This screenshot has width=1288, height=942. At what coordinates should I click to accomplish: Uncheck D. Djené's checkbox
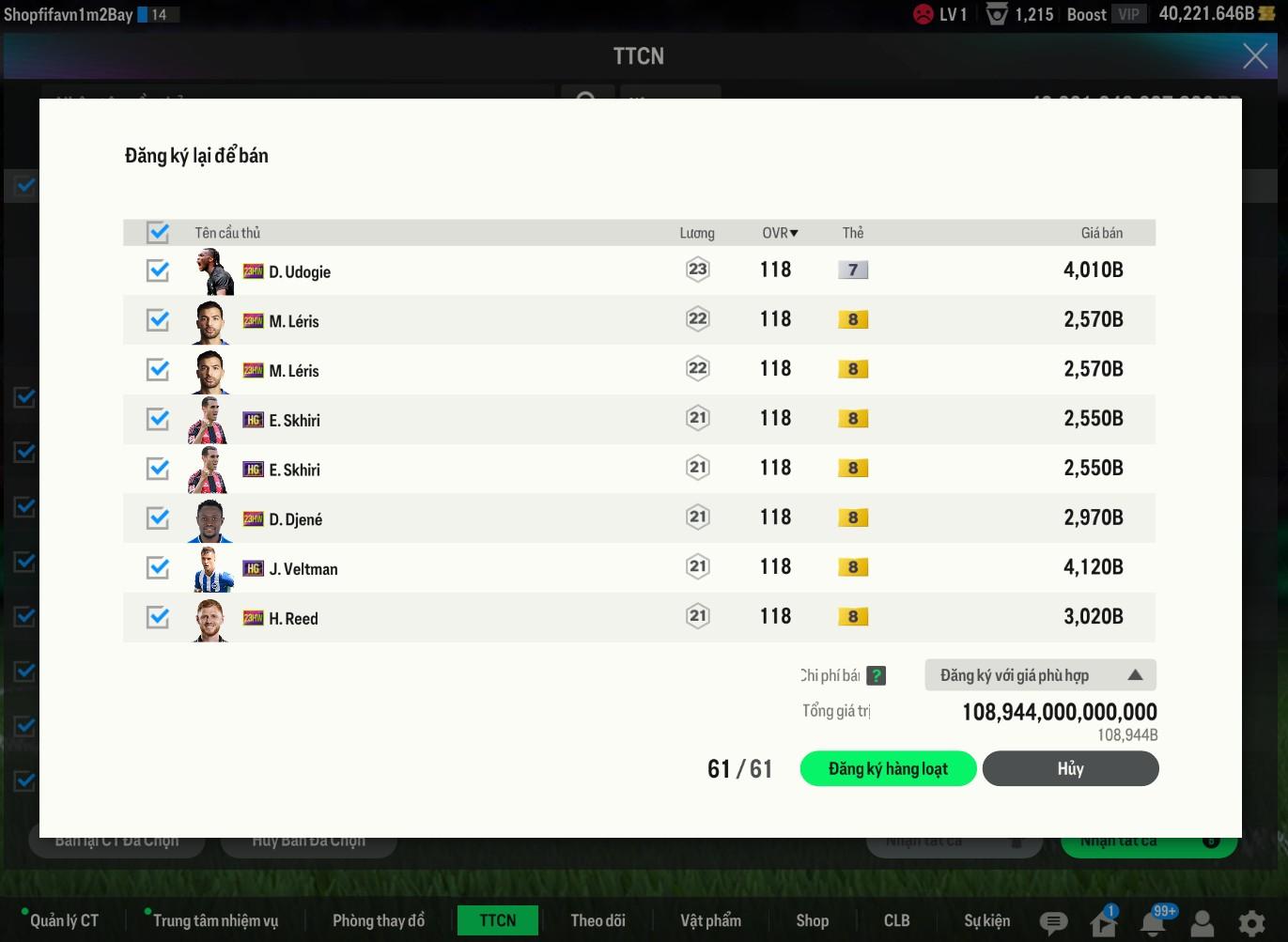pos(158,518)
